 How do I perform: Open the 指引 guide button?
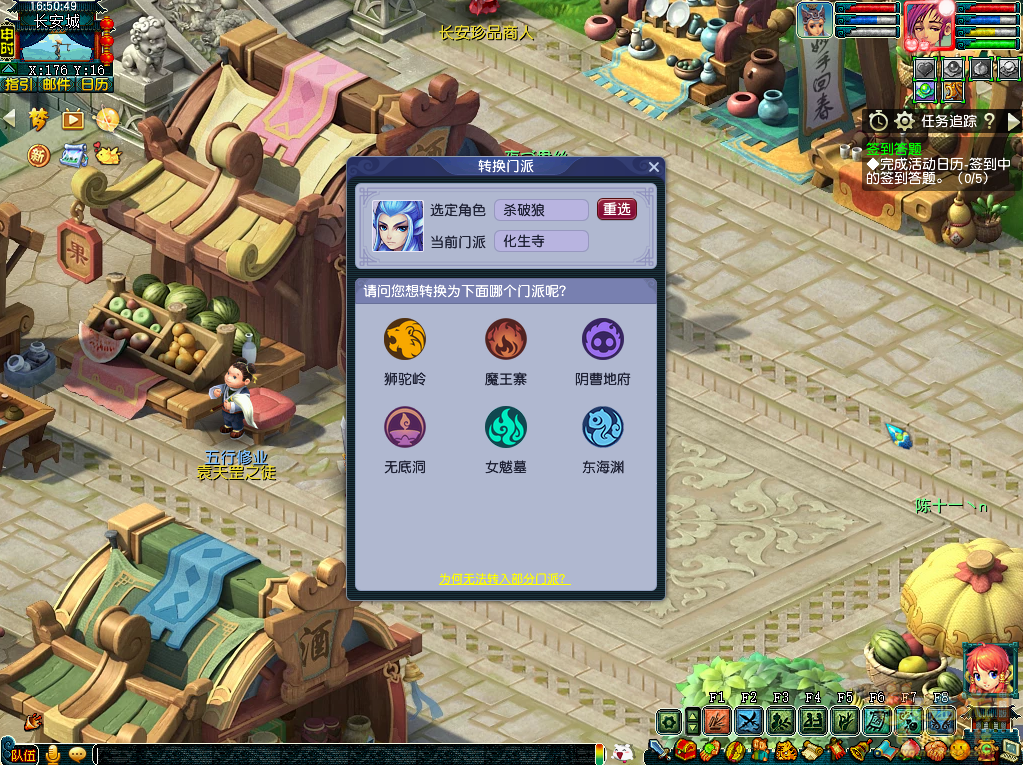pos(19,84)
